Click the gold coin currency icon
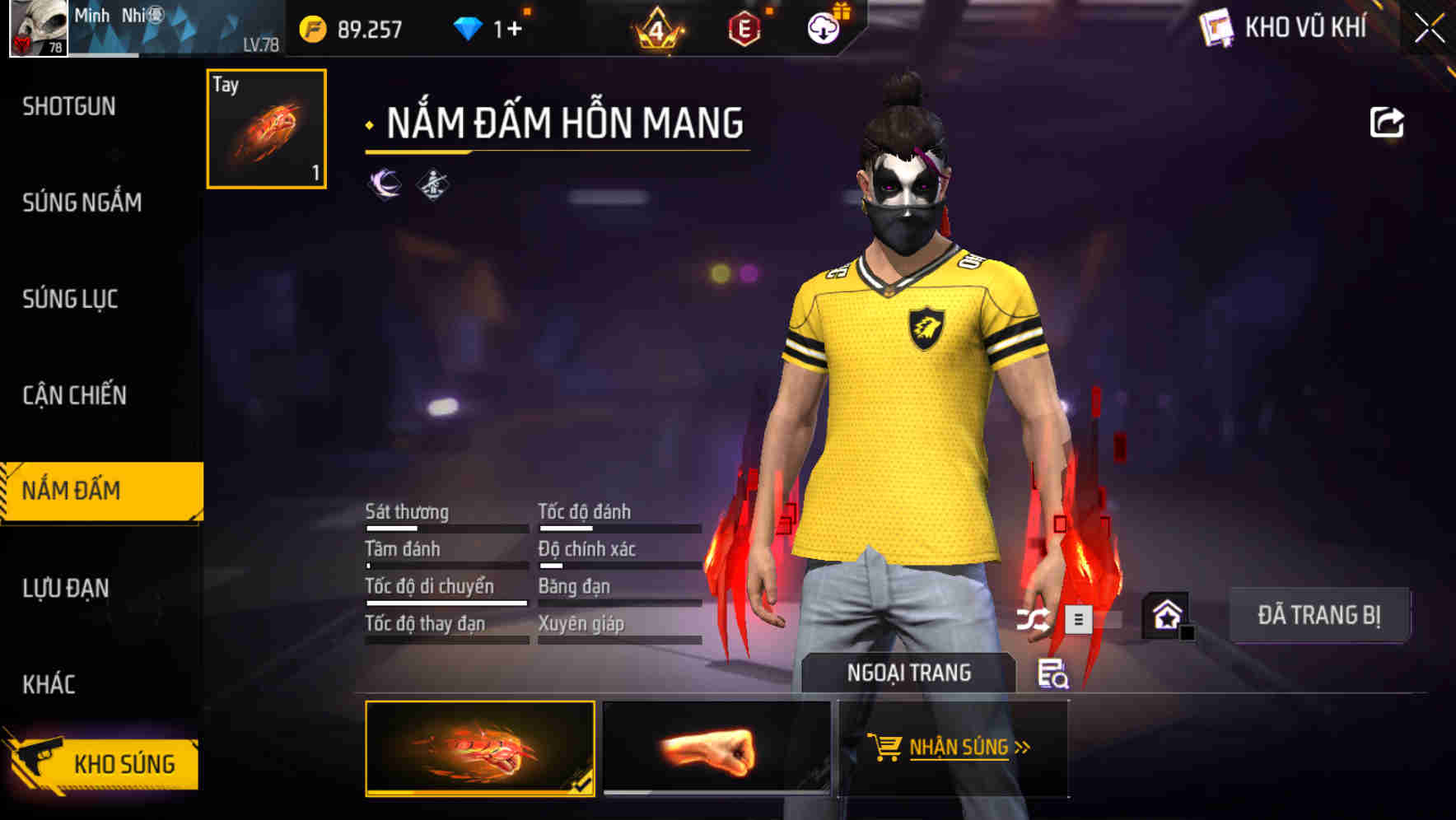The height and width of the screenshot is (820, 1456). click(313, 27)
